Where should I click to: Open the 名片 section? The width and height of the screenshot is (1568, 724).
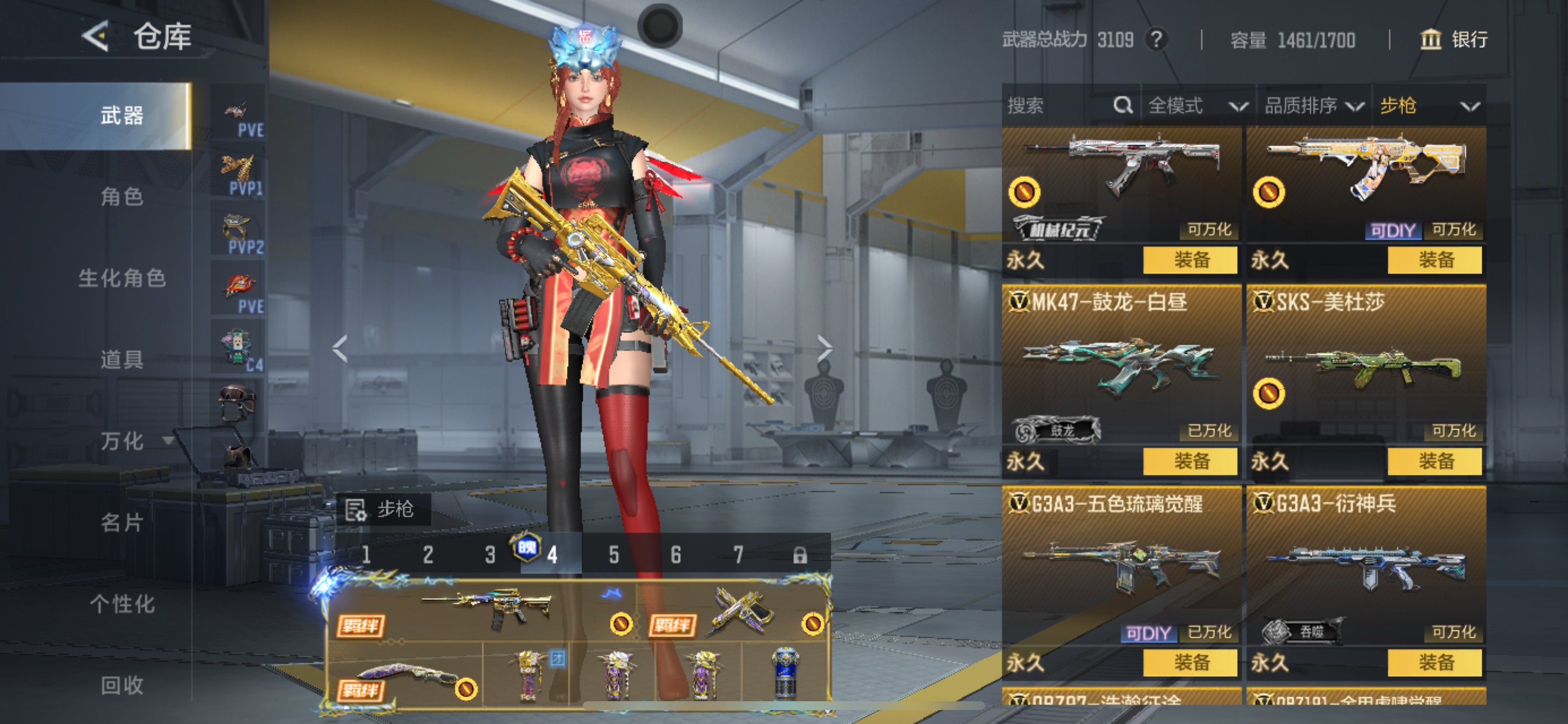[x=122, y=522]
